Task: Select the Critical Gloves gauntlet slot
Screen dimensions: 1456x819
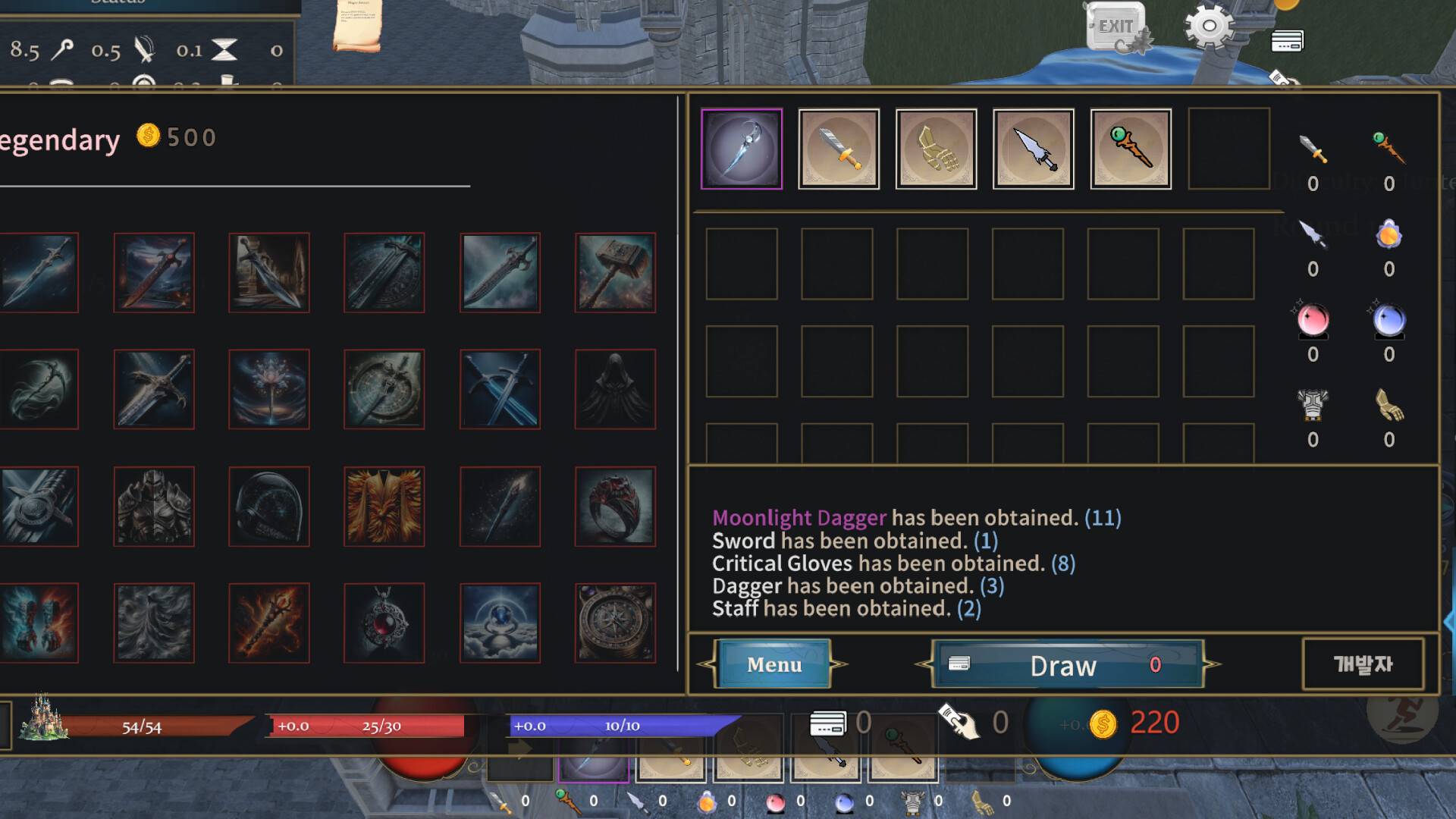Action: click(x=936, y=149)
